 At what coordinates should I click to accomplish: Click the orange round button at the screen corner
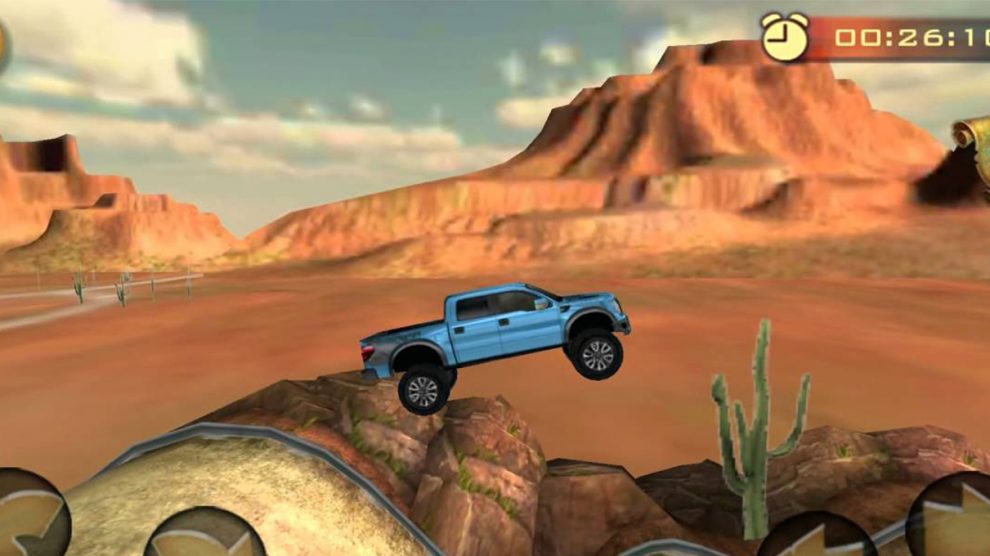(3, 42)
